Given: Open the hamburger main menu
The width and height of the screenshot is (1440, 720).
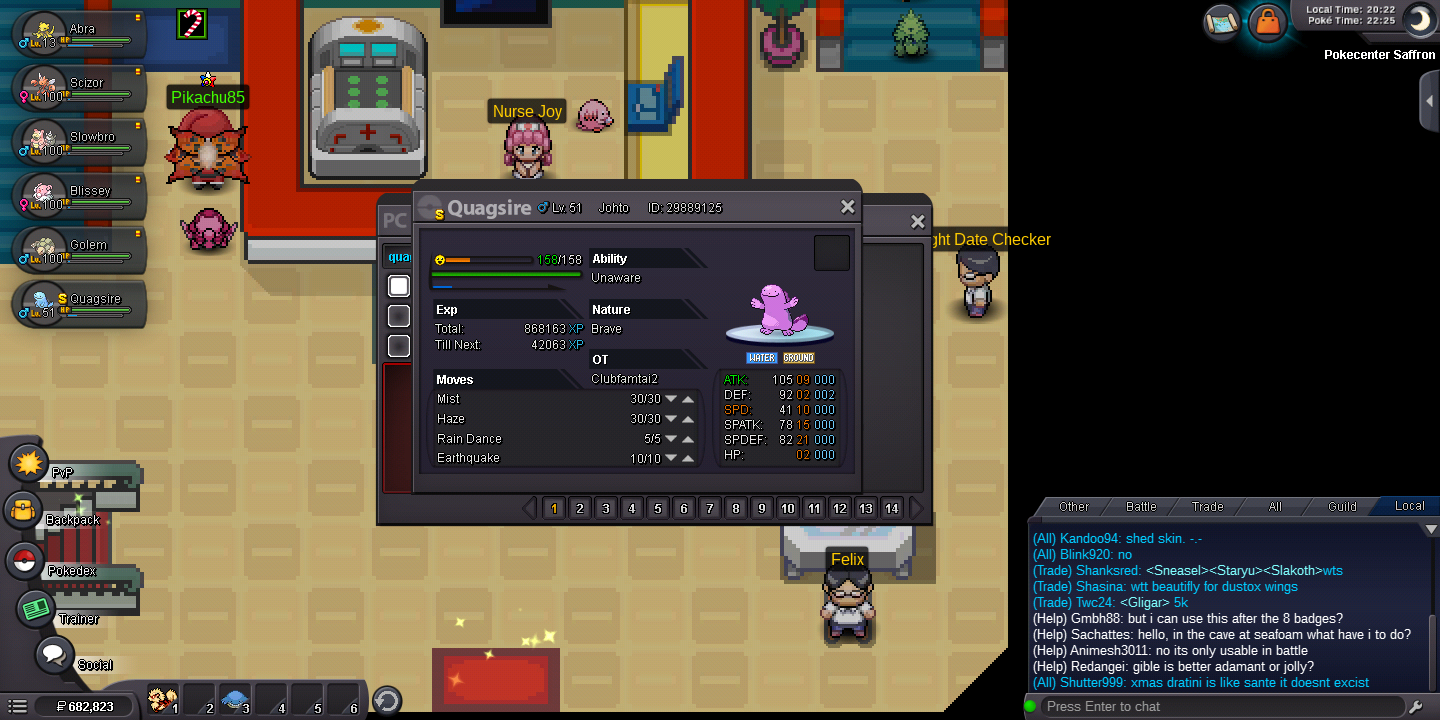Looking at the screenshot, I should (x=17, y=706).
